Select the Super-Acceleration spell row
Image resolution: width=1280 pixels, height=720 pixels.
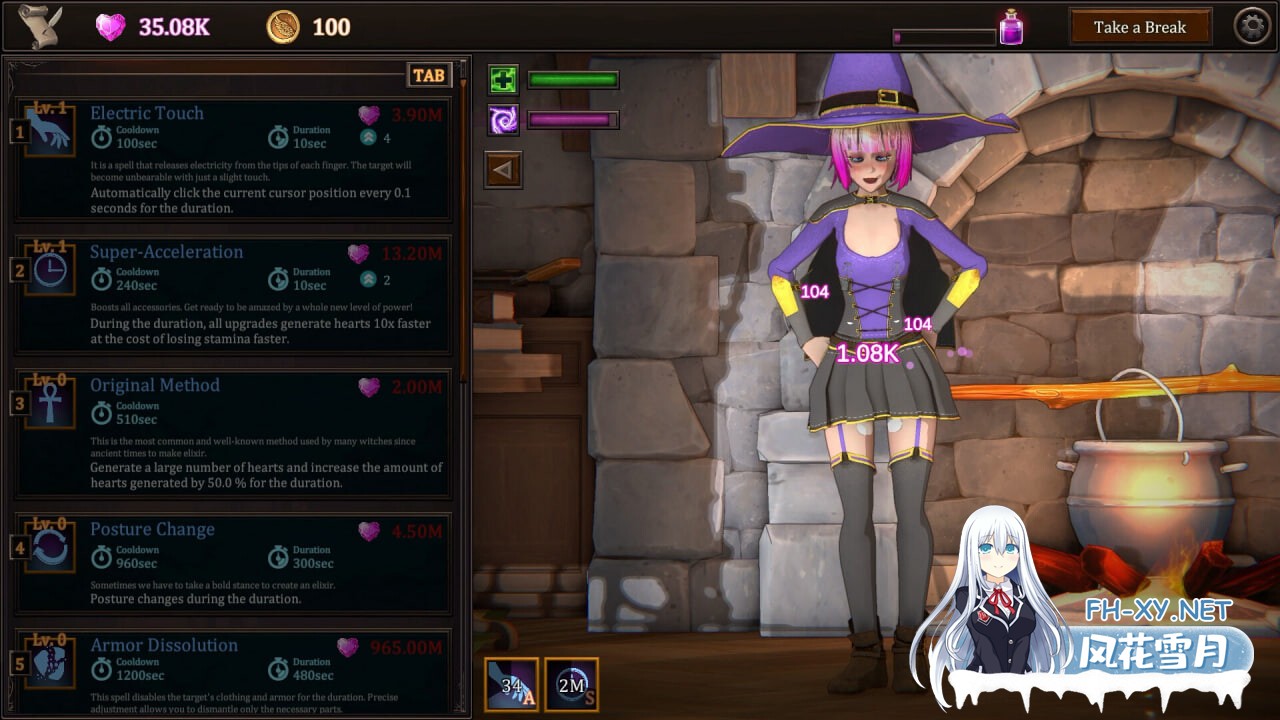(x=232, y=295)
